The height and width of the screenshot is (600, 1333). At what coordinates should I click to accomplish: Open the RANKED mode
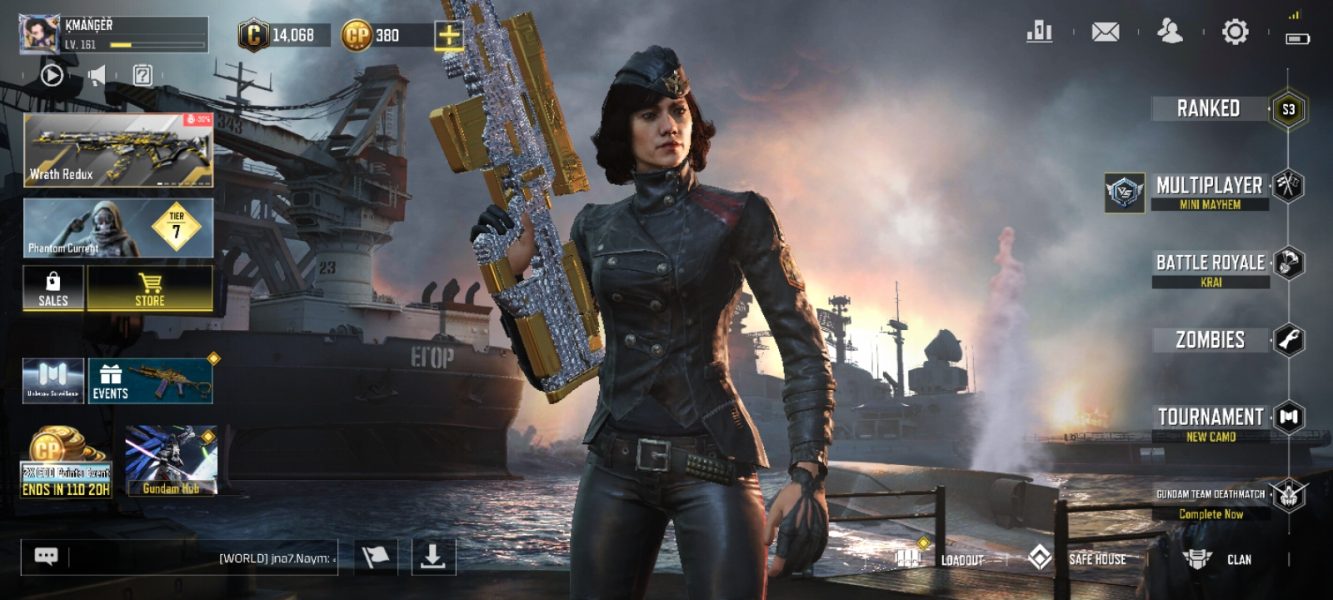point(1209,109)
